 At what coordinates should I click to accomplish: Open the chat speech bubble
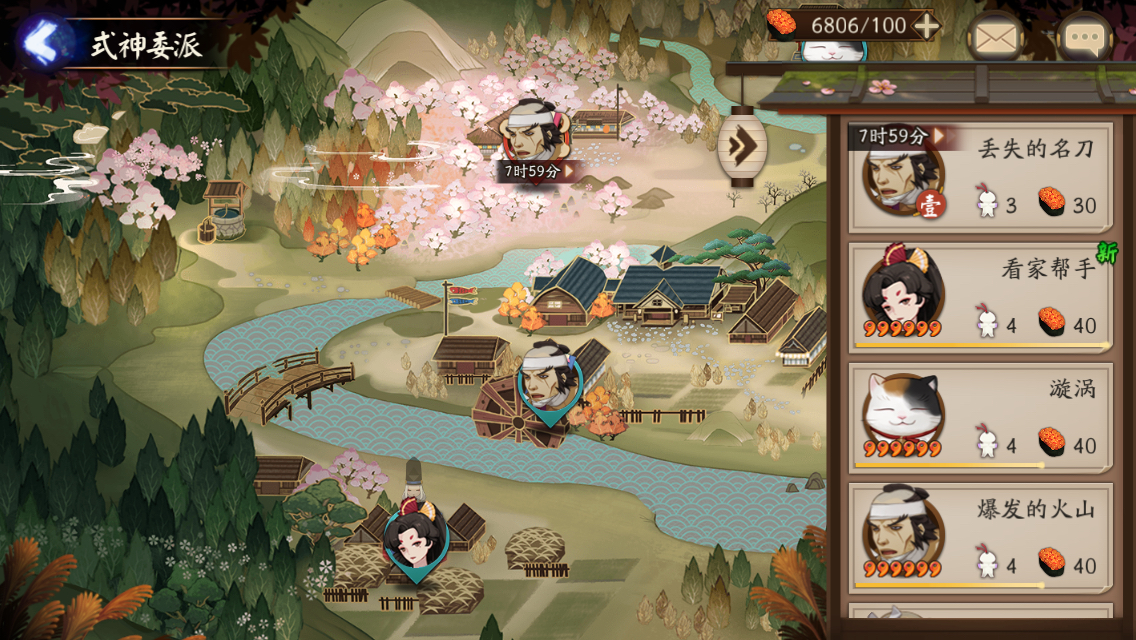pyautogui.click(x=1085, y=40)
